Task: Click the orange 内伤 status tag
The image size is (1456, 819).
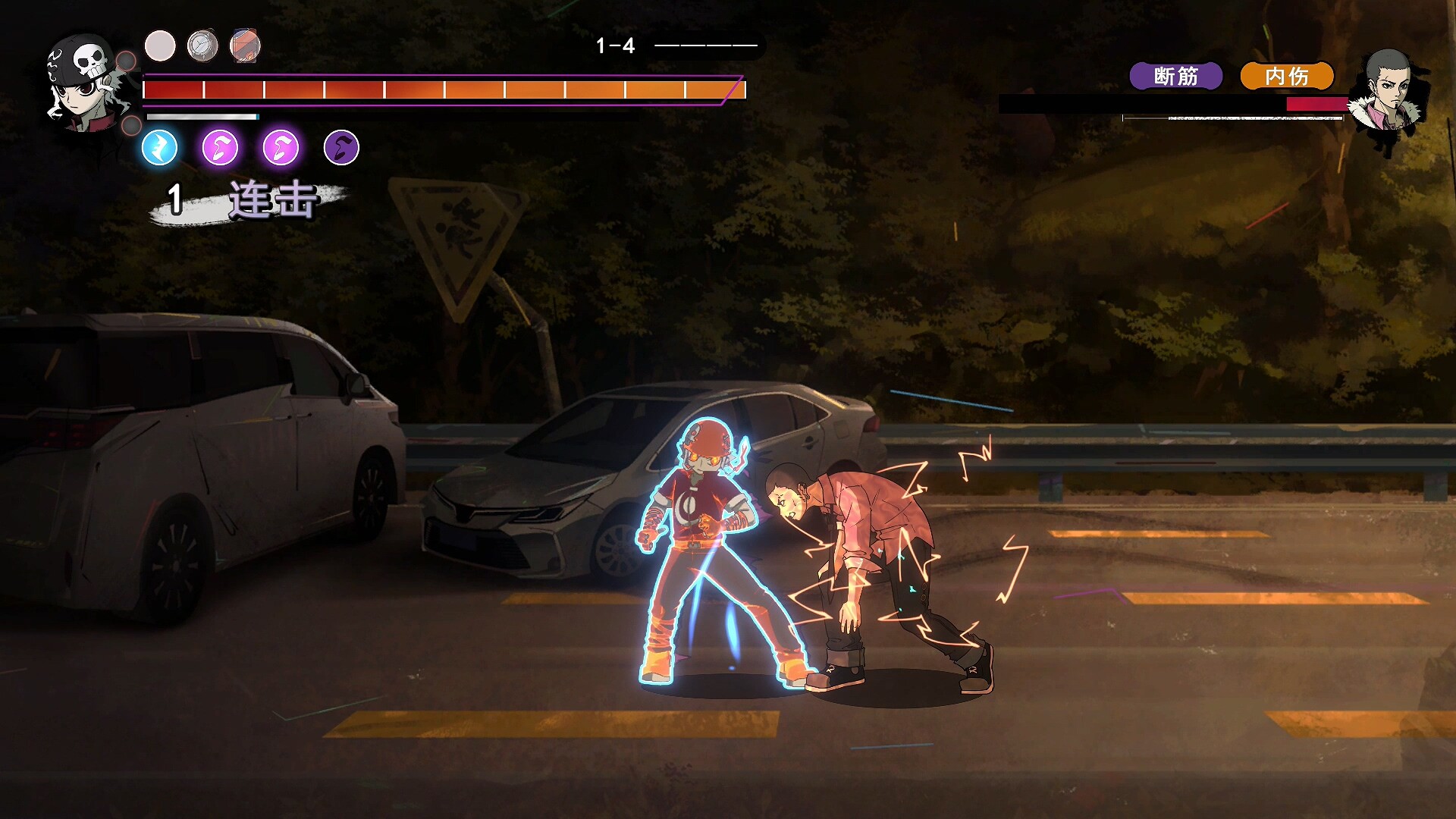Action: (x=1286, y=76)
